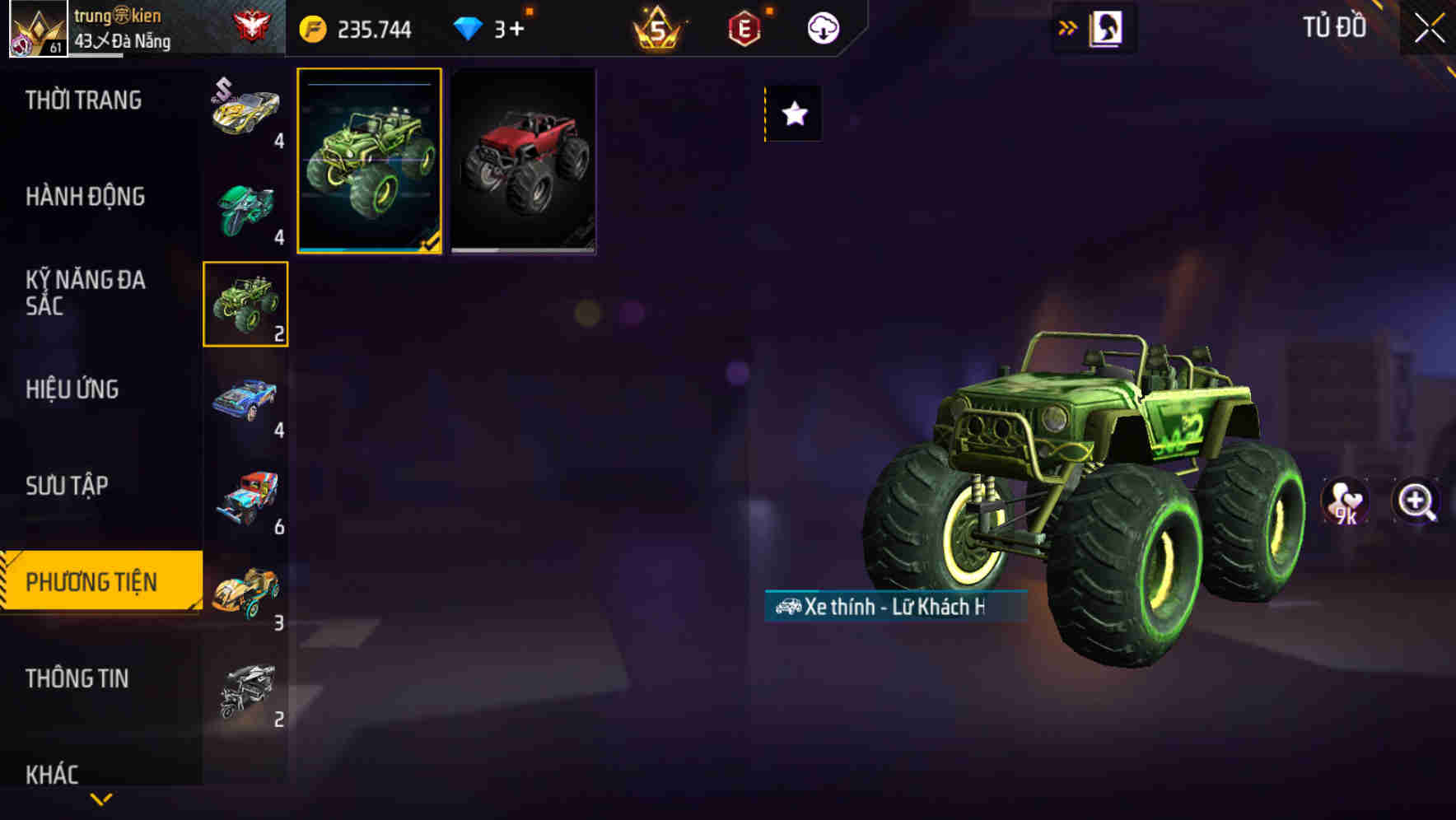Open the THÔNG TIN section

point(78,678)
